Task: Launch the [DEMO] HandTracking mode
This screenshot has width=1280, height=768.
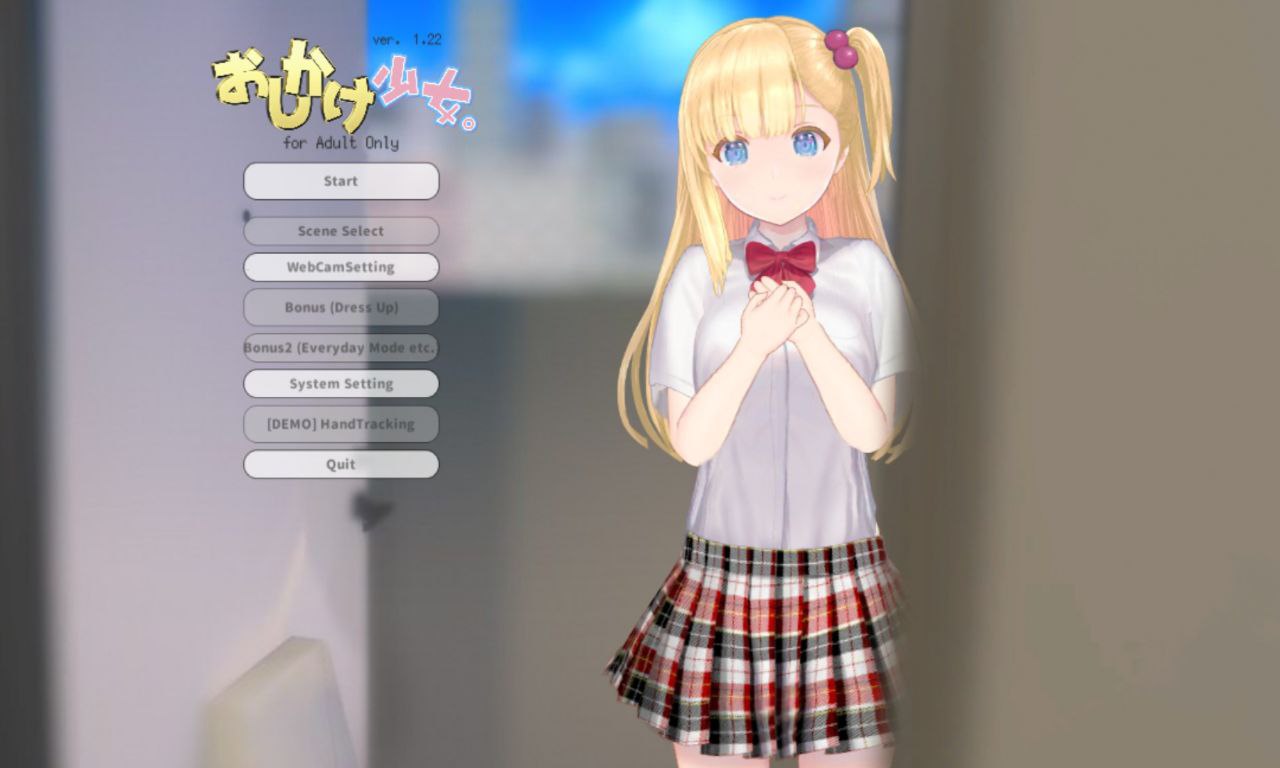Action: click(x=340, y=424)
